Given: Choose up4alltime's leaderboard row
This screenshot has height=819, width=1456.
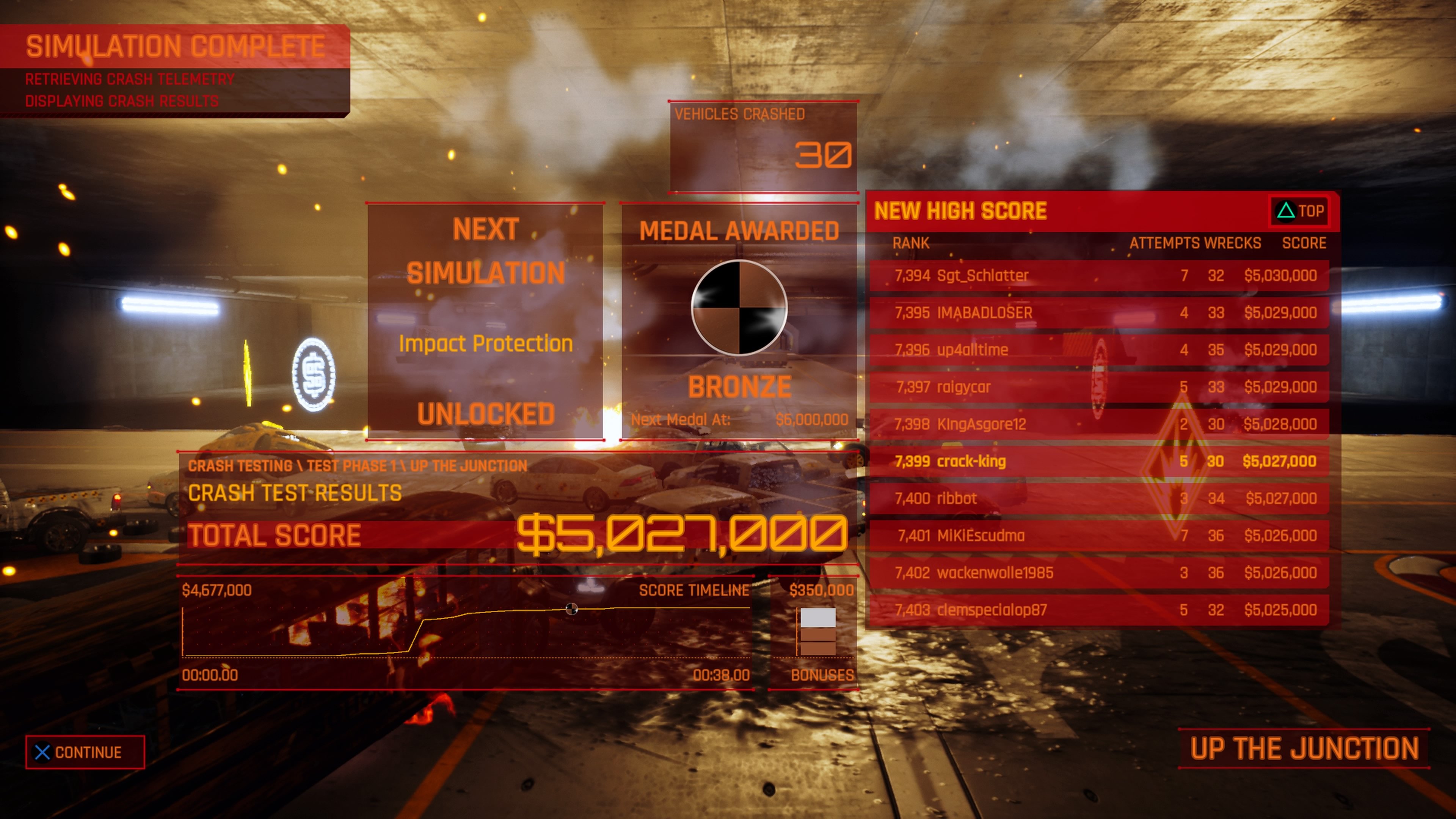Looking at the screenshot, I should coord(1099,350).
